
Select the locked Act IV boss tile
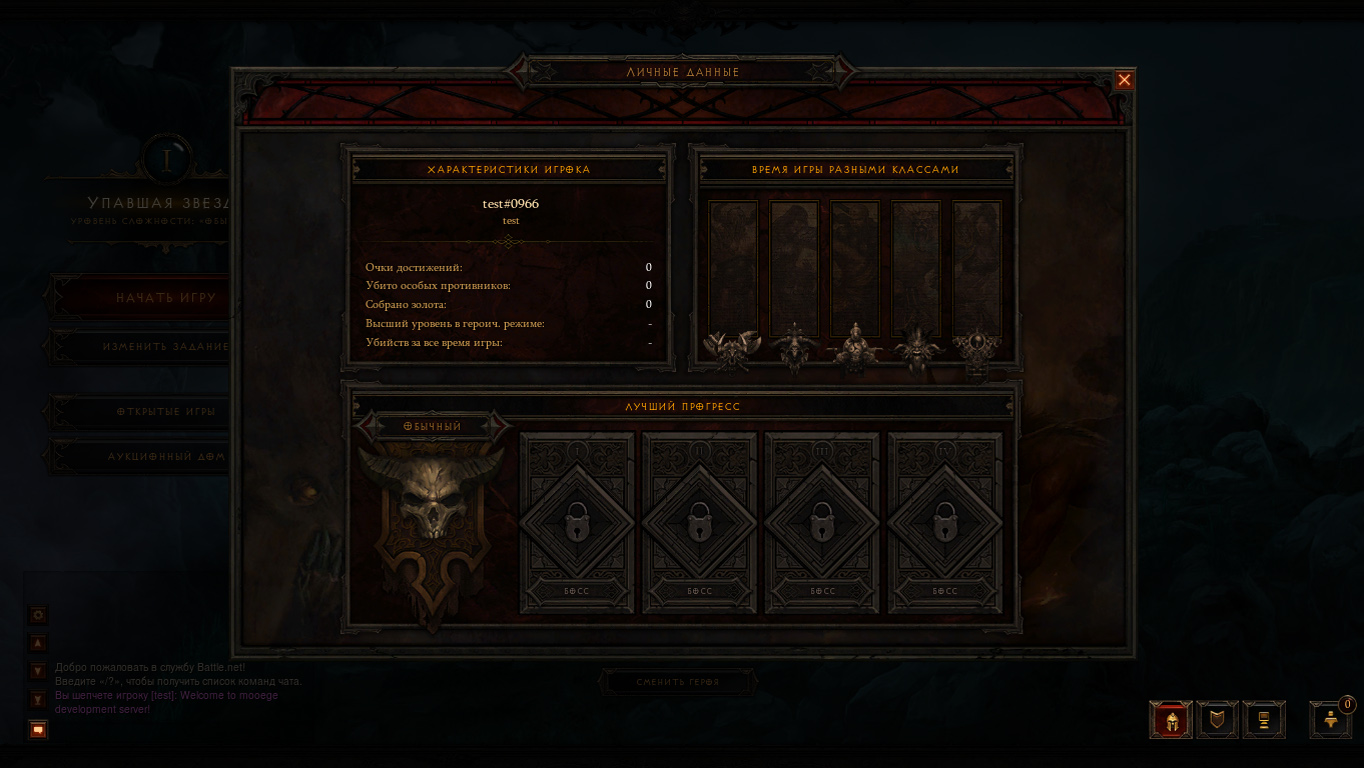click(944, 522)
